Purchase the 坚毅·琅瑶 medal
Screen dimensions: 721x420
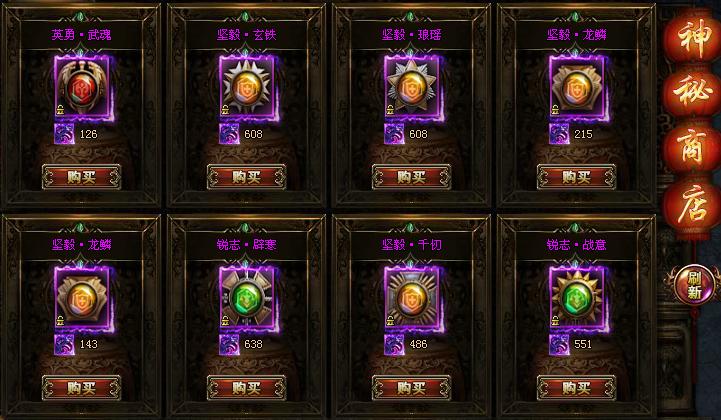click(411, 177)
